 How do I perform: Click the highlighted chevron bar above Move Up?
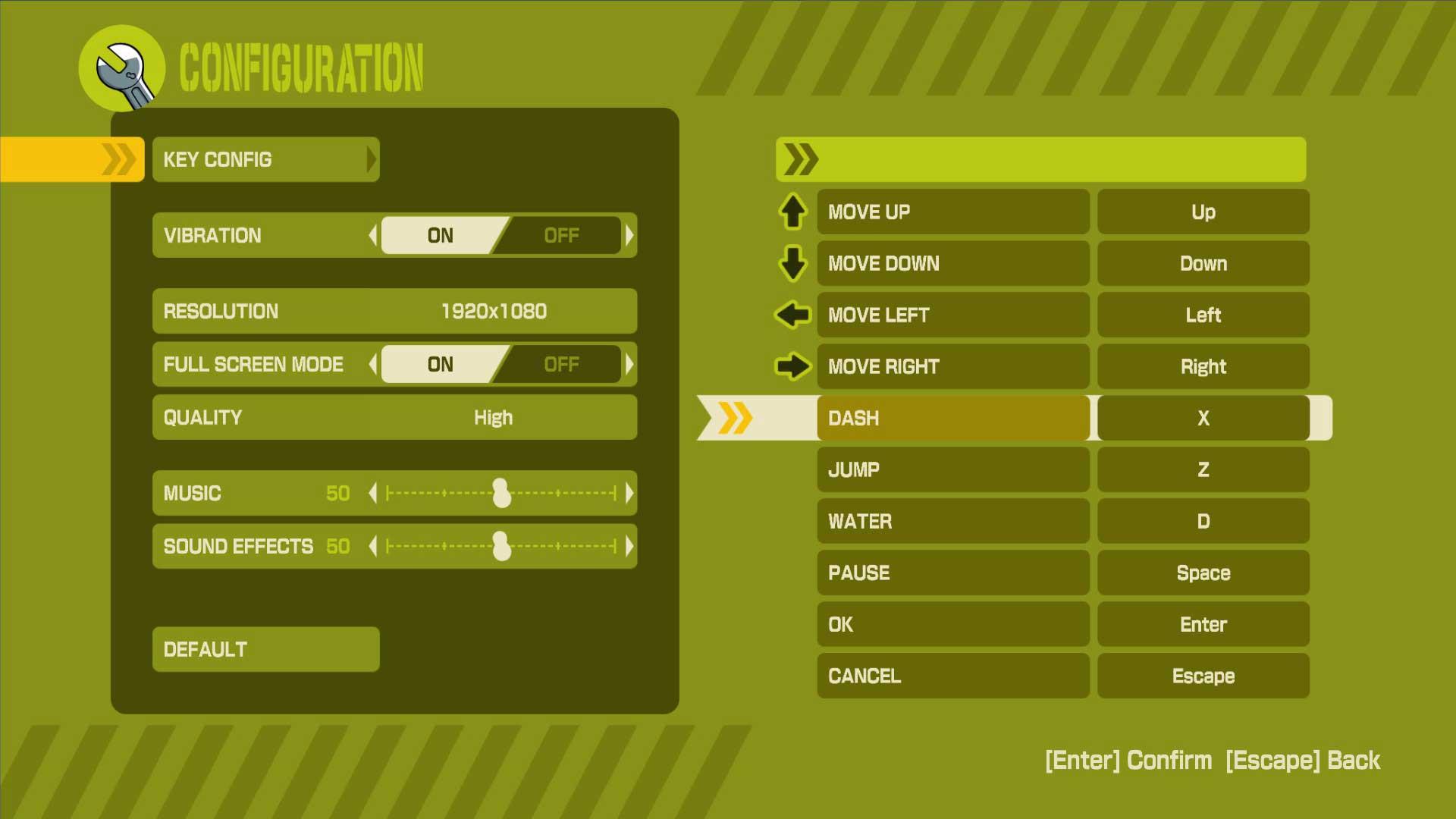[x=1039, y=159]
